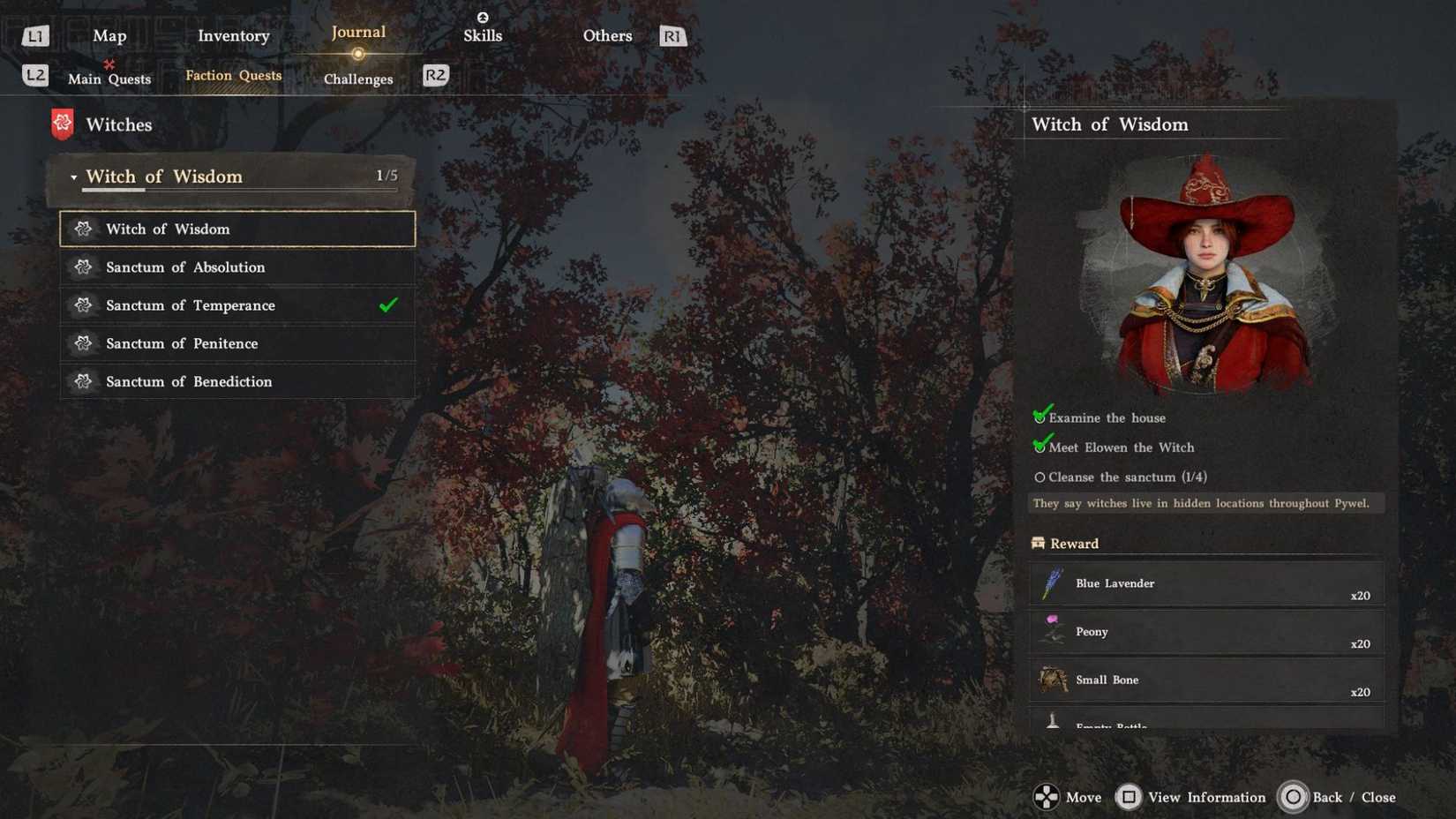The image size is (1456, 819).
Task: Click the empty circle beside Cleanse the sanctum
Action: pos(1039,477)
